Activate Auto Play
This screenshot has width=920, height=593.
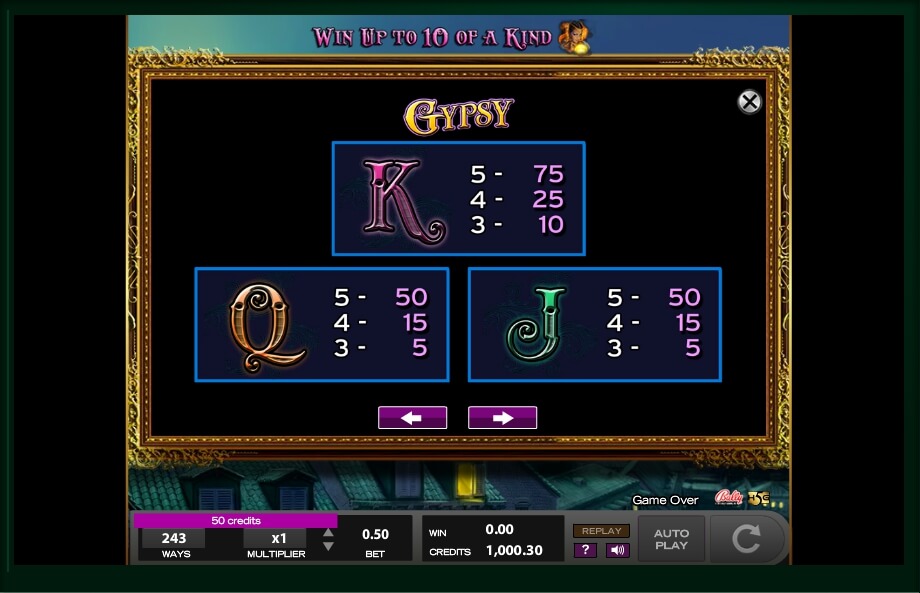671,539
